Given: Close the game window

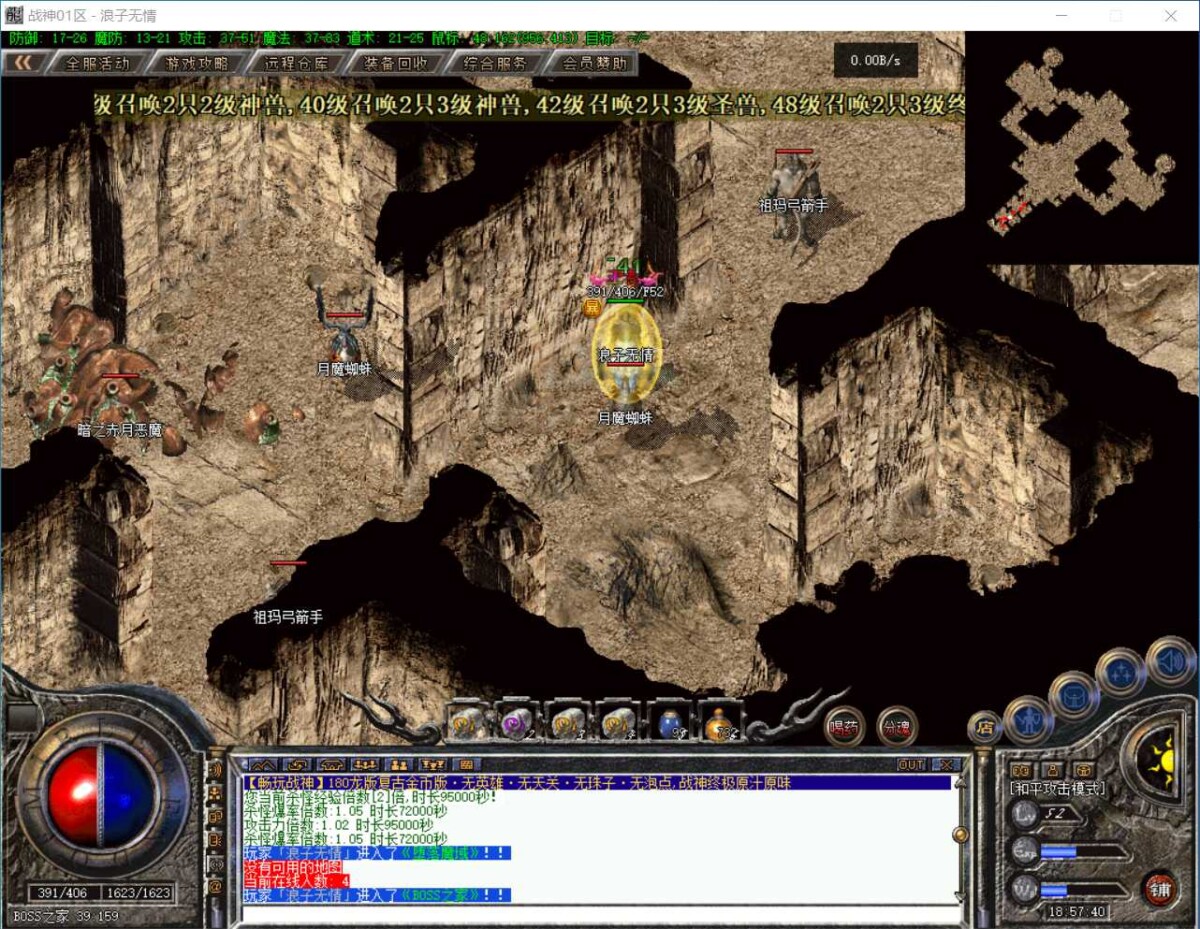Looking at the screenshot, I should (x=1171, y=16).
